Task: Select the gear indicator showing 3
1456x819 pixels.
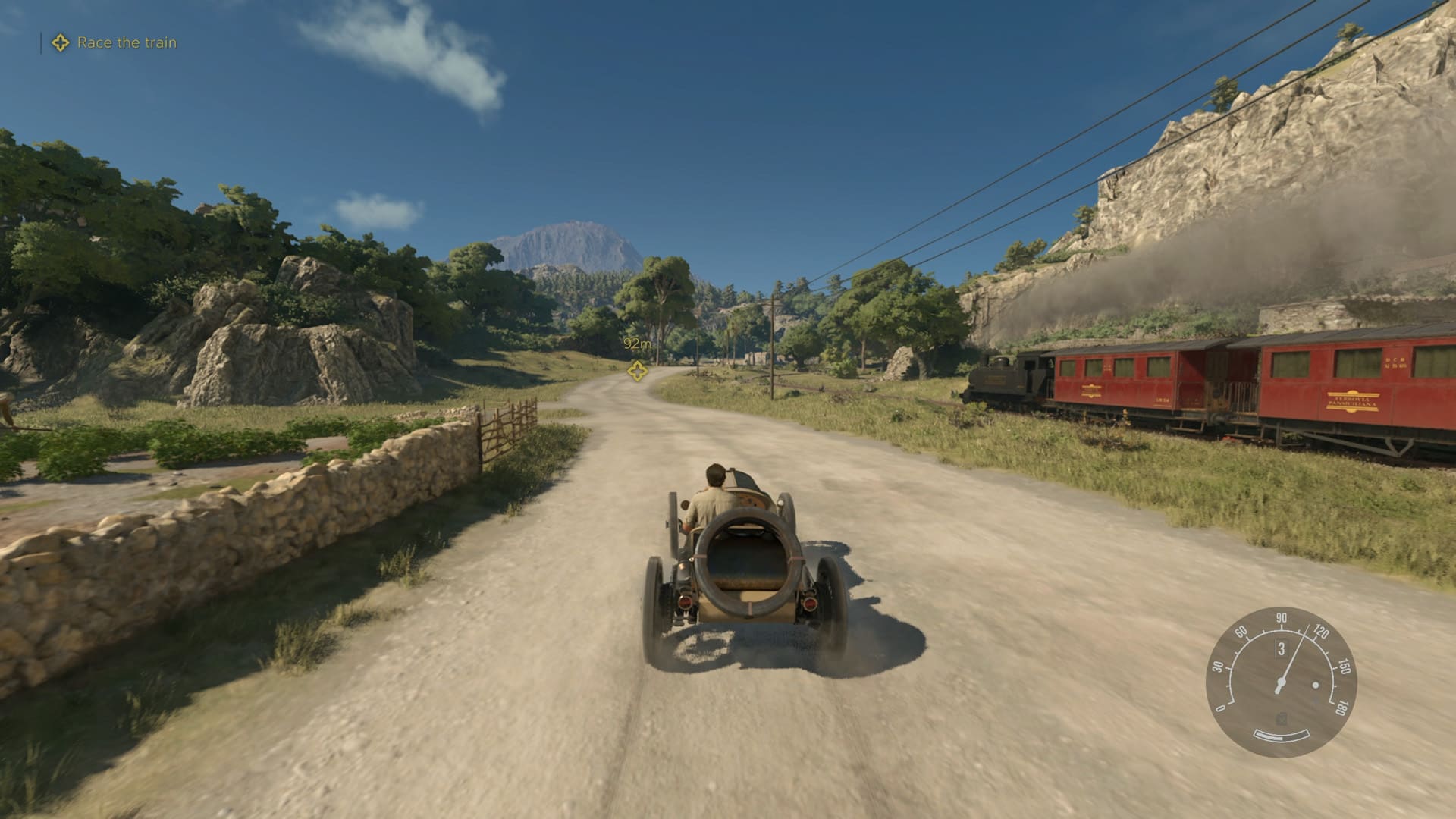Action: point(1282,648)
